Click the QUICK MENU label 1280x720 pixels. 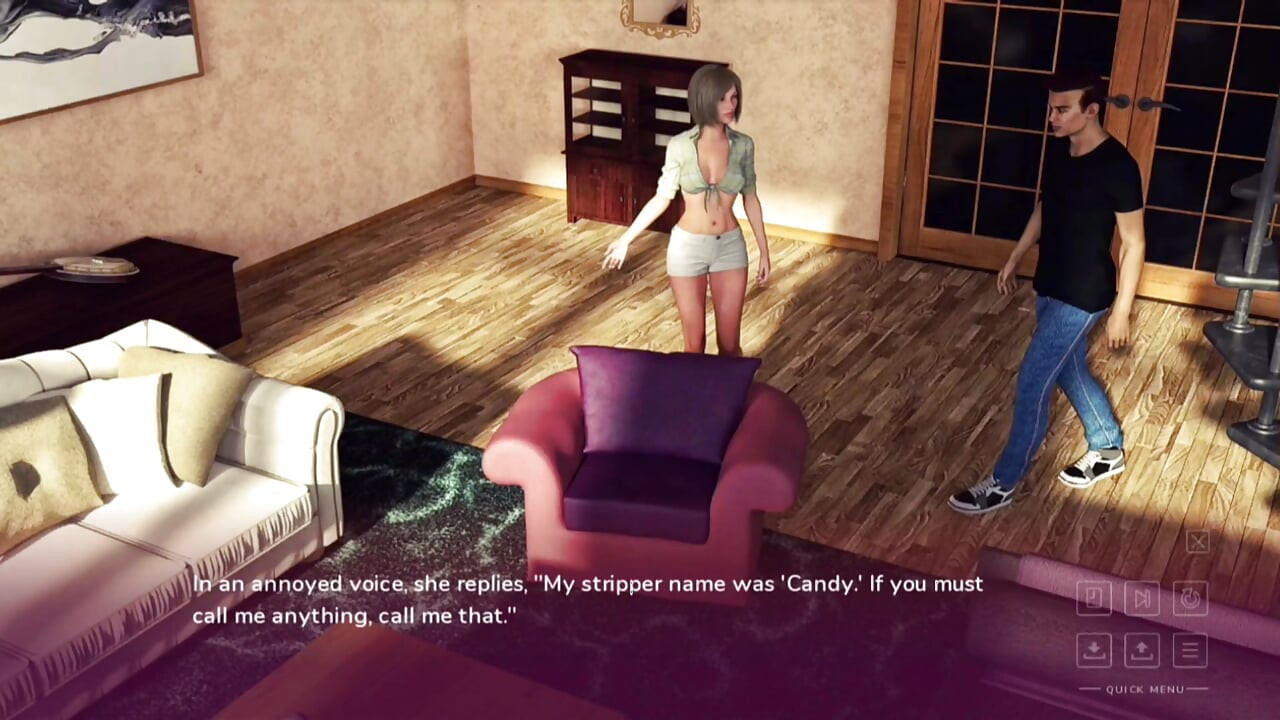tap(1145, 688)
